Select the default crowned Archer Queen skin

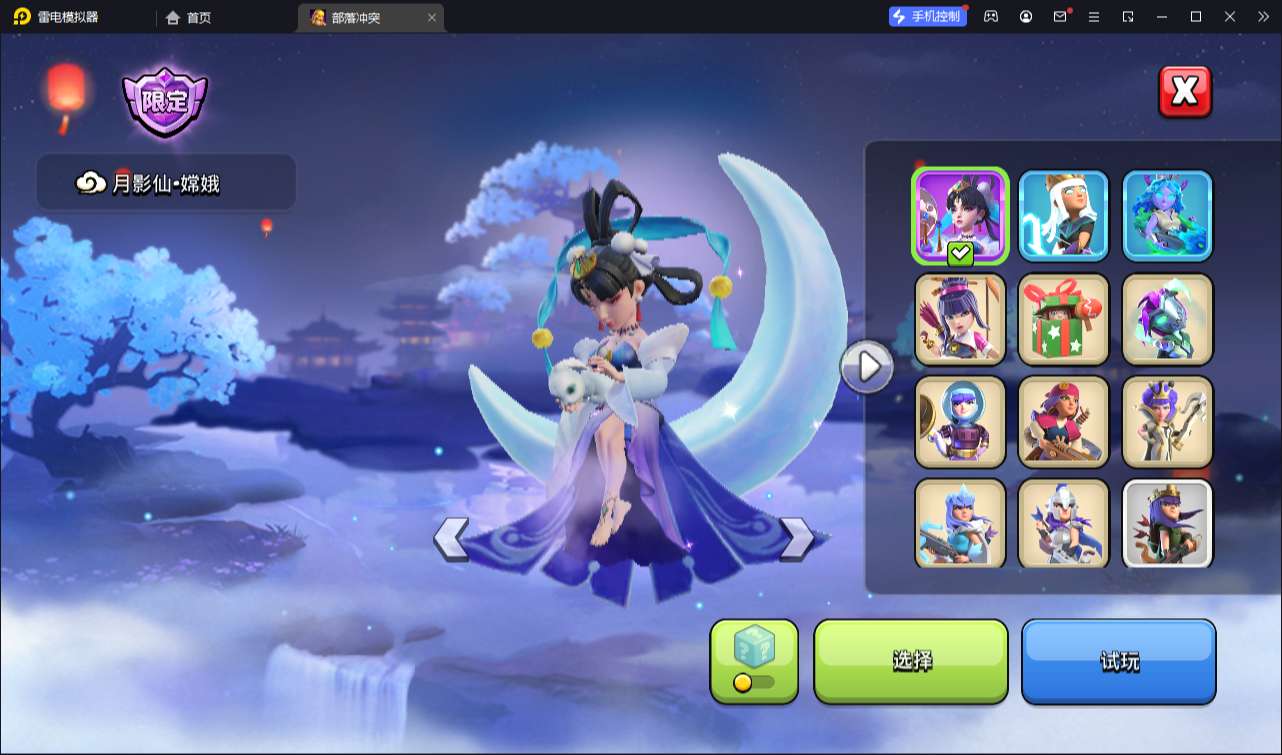(1167, 523)
